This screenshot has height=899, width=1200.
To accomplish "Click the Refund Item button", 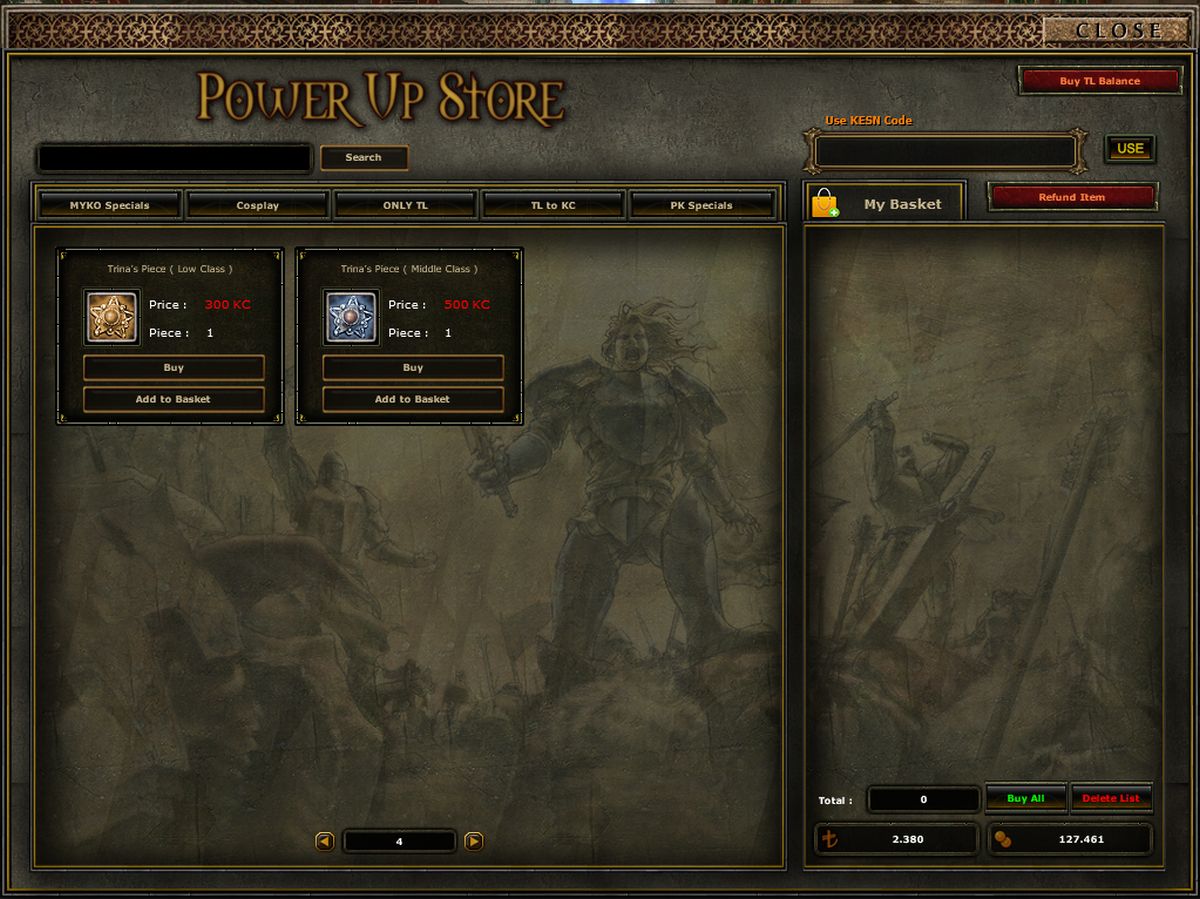I will [1071, 197].
